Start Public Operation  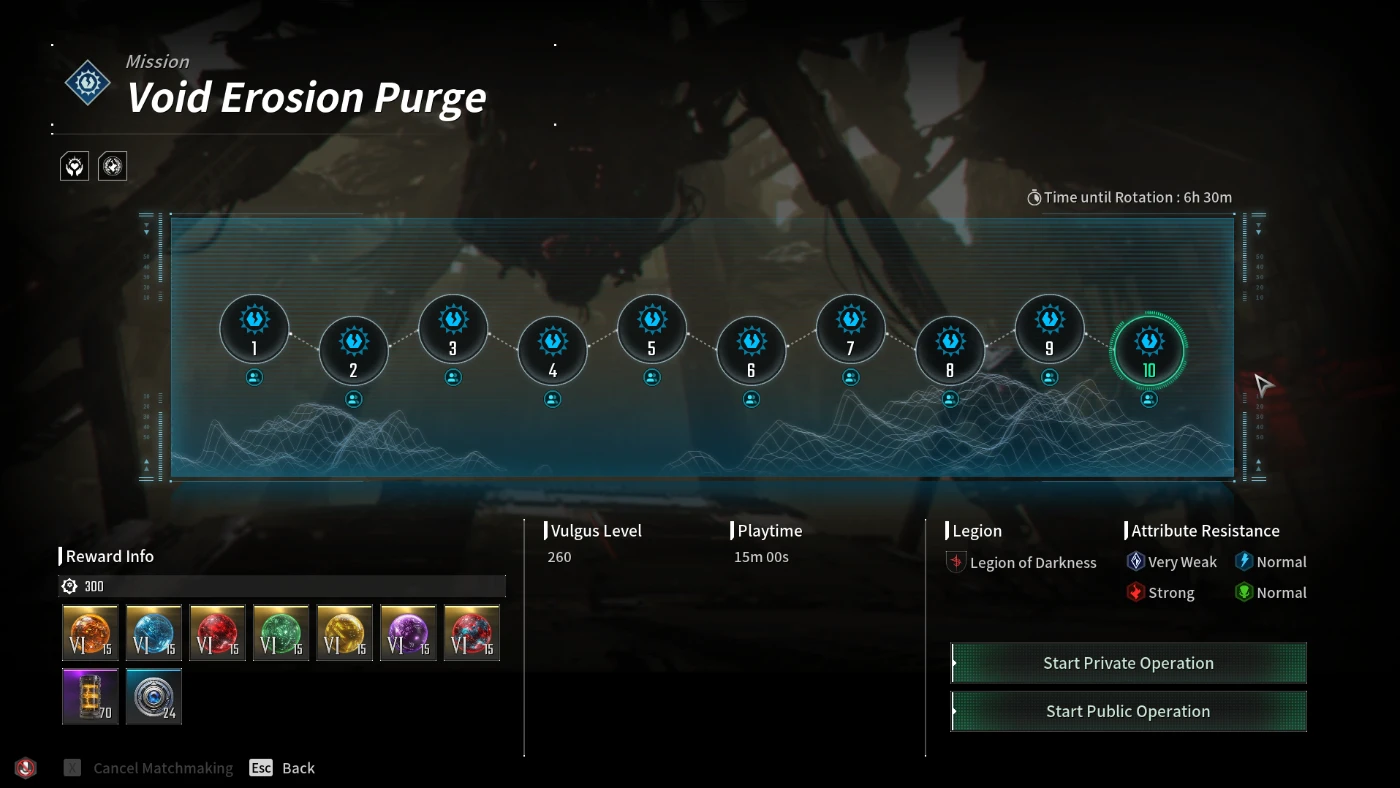tap(1128, 711)
